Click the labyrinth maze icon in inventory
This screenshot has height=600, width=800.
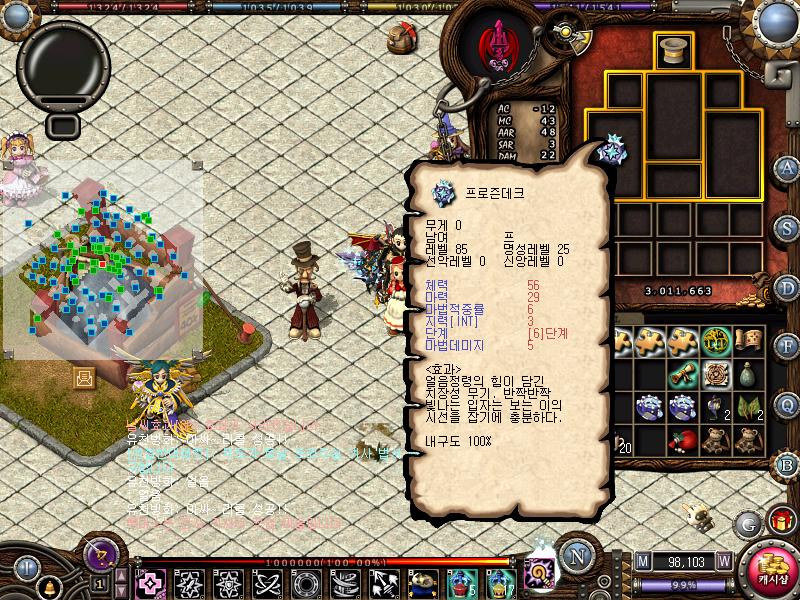click(716, 374)
